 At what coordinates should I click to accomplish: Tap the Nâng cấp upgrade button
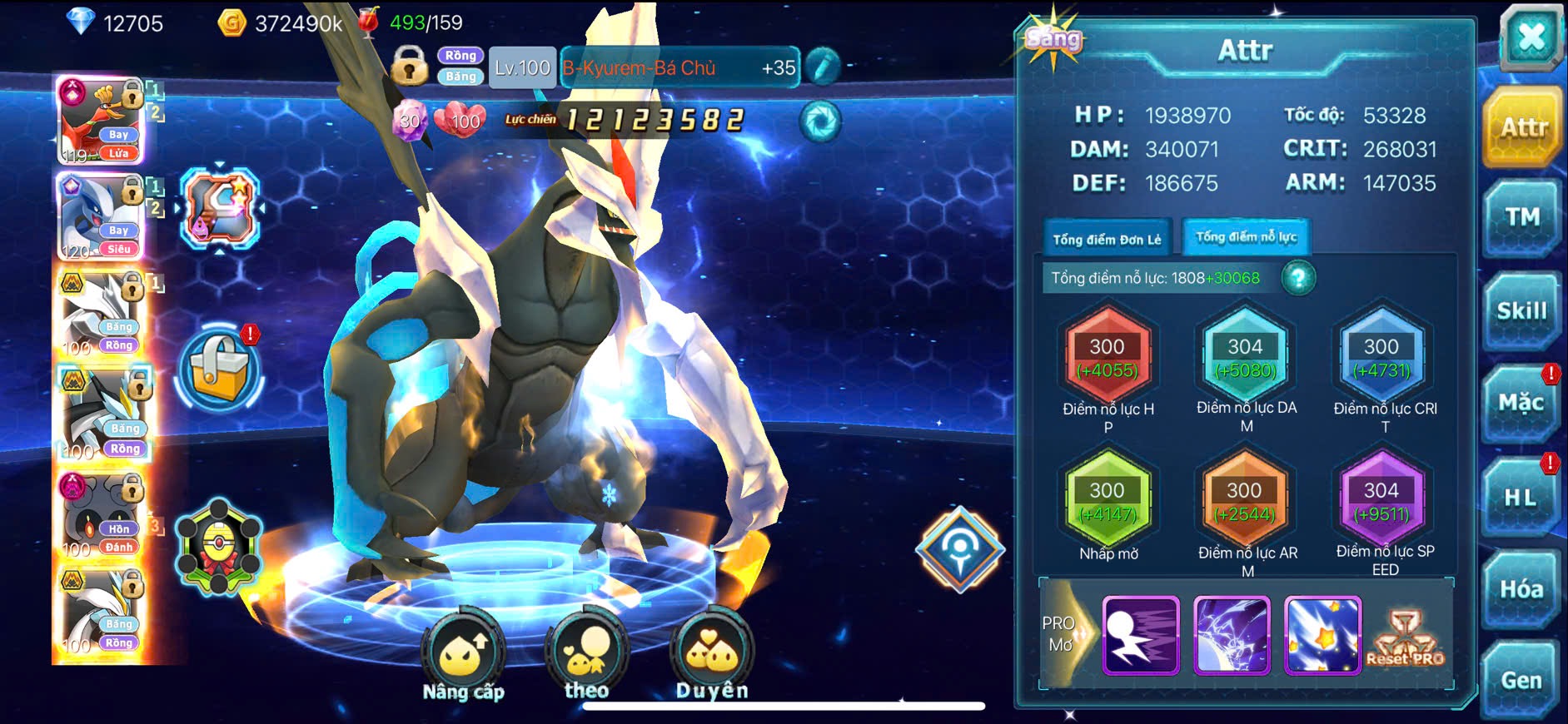[x=463, y=657]
